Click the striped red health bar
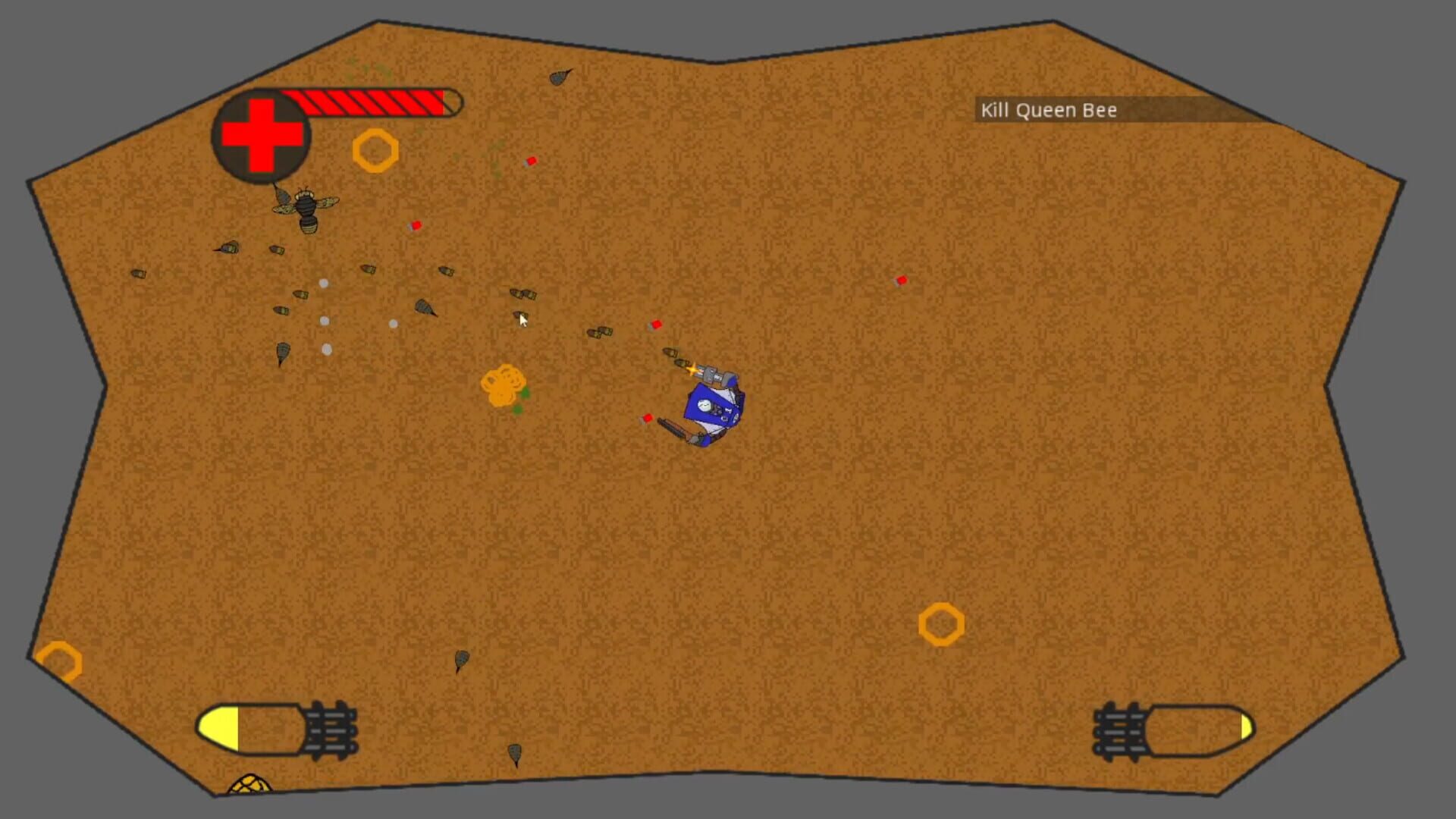Viewport: 1456px width, 819px height. (372, 101)
